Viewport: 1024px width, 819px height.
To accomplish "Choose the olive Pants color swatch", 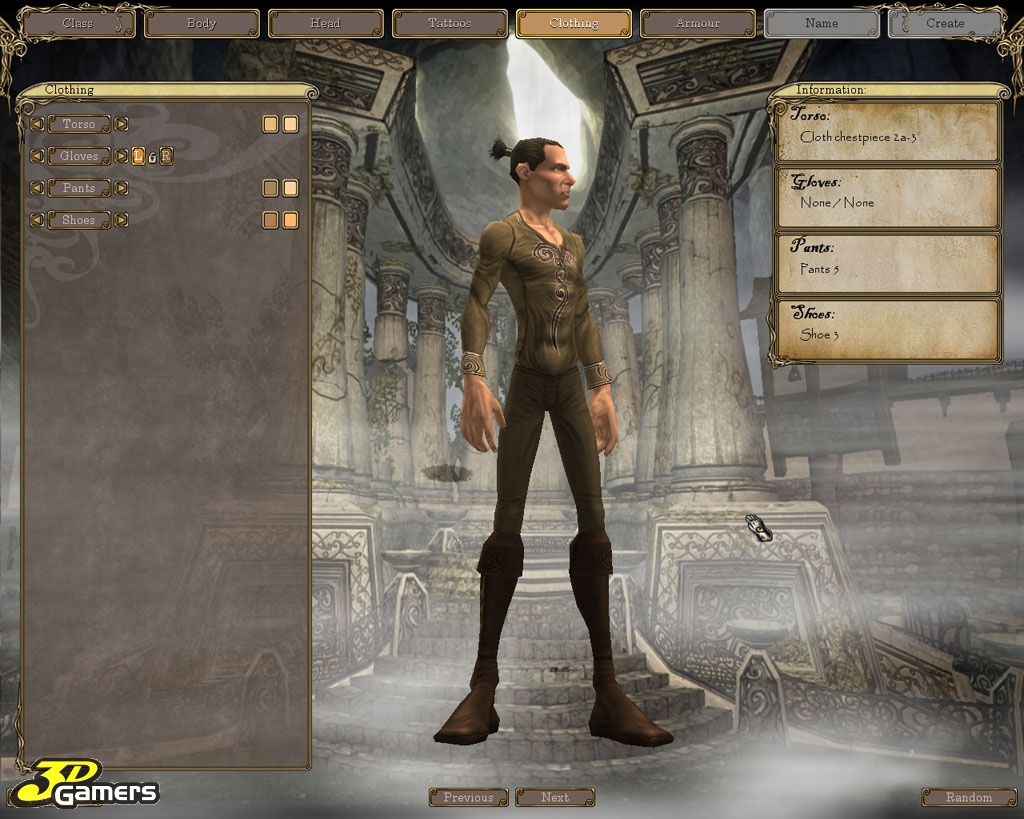I will tap(270, 188).
